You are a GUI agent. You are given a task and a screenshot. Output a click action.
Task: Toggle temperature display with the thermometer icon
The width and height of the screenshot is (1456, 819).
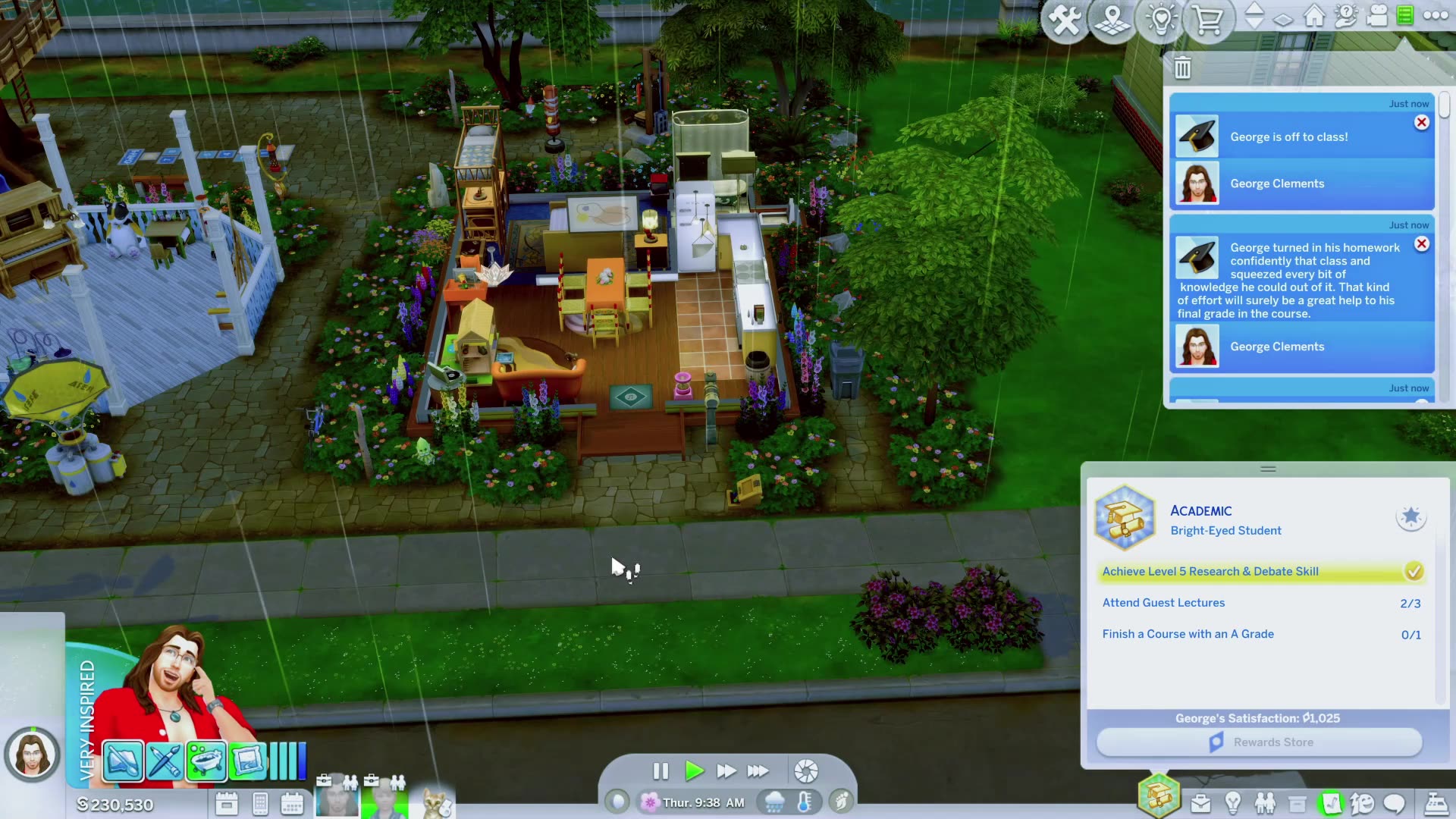pyautogui.click(x=804, y=802)
